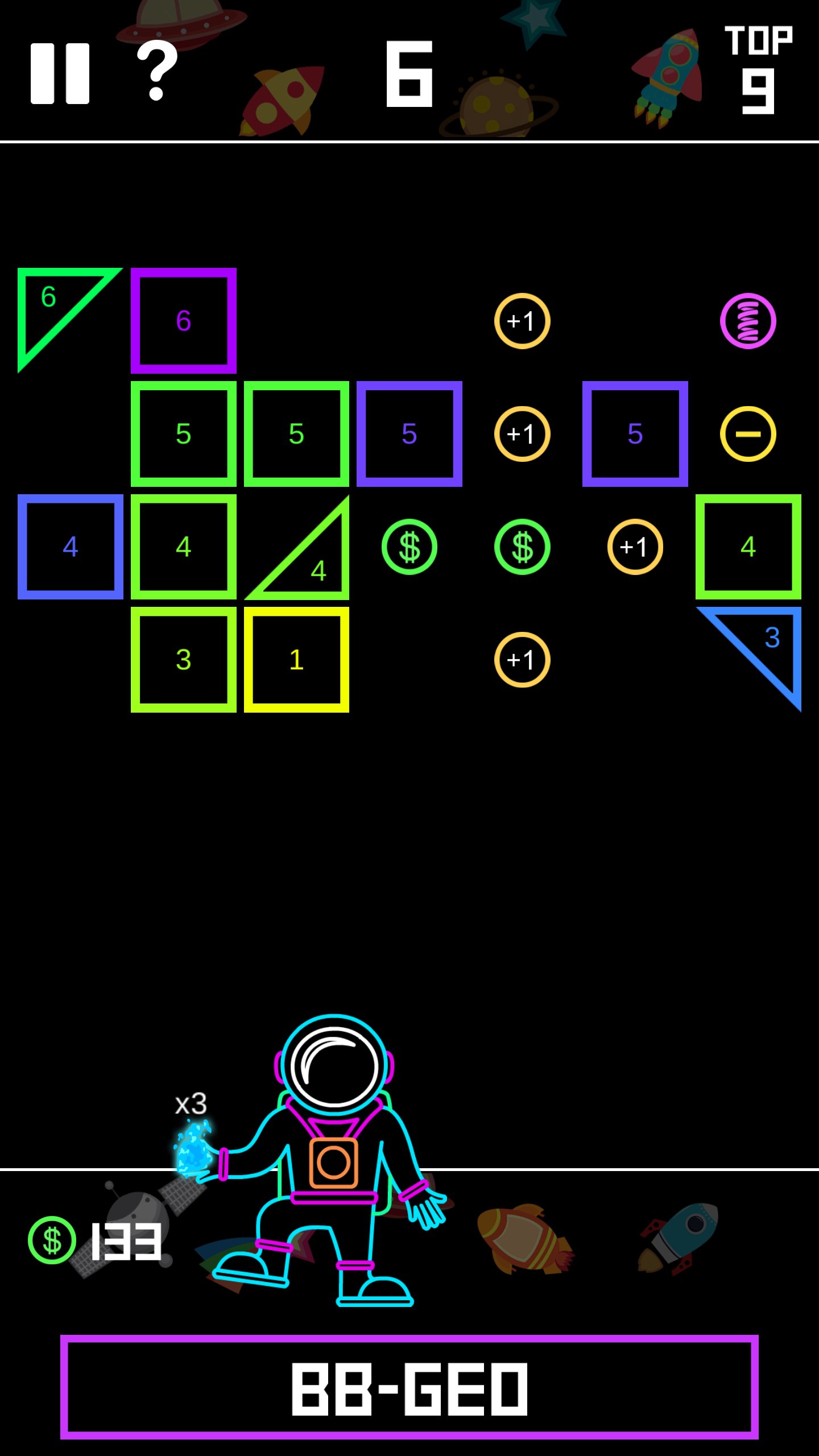Tap the +1 circle next to the green 4 brick

(x=634, y=547)
